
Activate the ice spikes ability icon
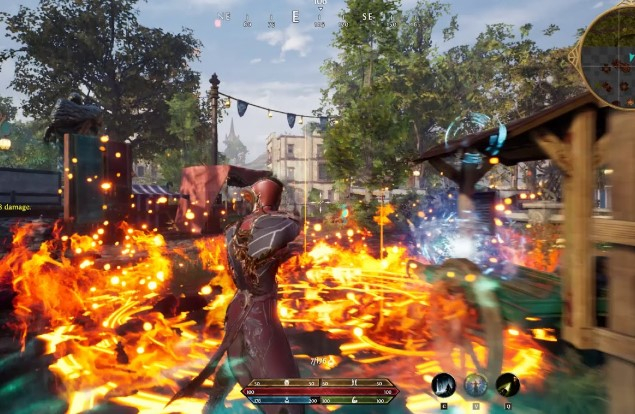pos(443,385)
